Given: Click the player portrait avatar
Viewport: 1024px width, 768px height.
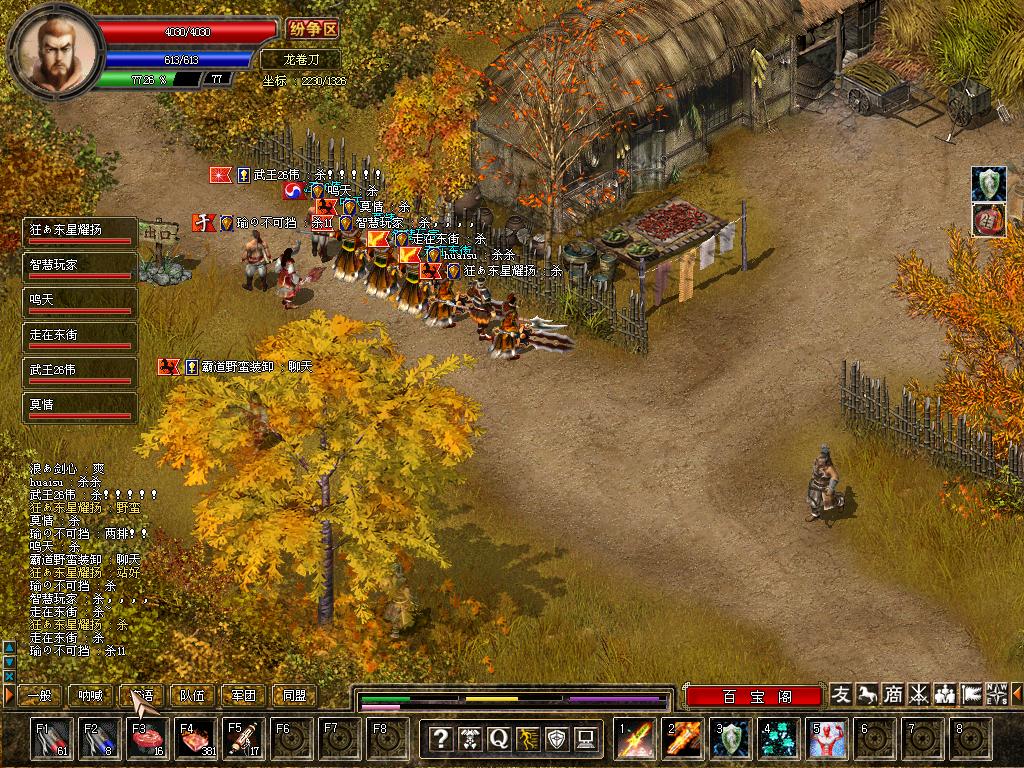Looking at the screenshot, I should (x=55, y=48).
